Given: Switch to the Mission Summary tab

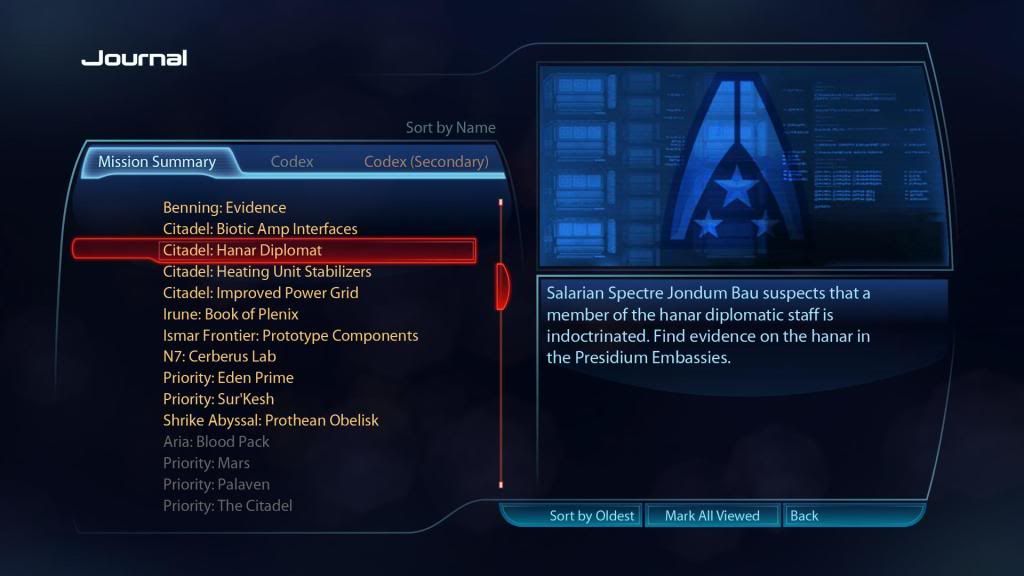Looking at the screenshot, I should tap(157, 162).
